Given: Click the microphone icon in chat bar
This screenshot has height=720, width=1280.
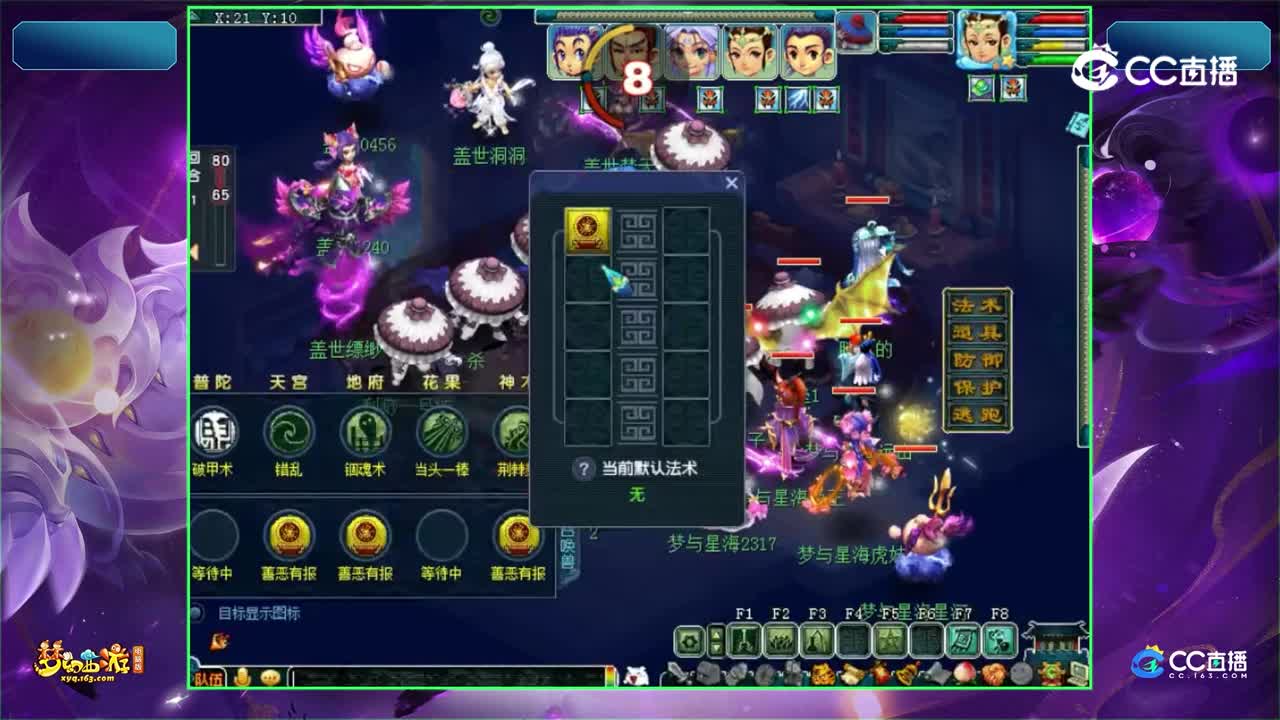Looking at the screenshot, I should tap(243, 675).
